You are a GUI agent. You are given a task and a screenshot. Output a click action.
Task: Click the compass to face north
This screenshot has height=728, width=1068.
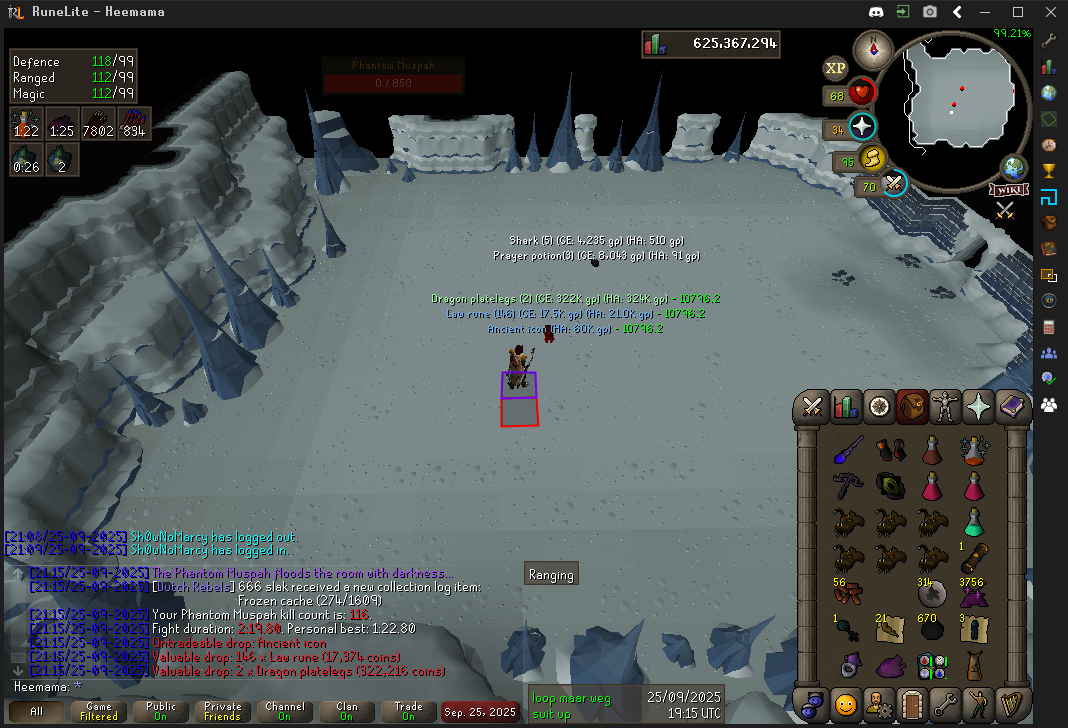tap(873, 48)
